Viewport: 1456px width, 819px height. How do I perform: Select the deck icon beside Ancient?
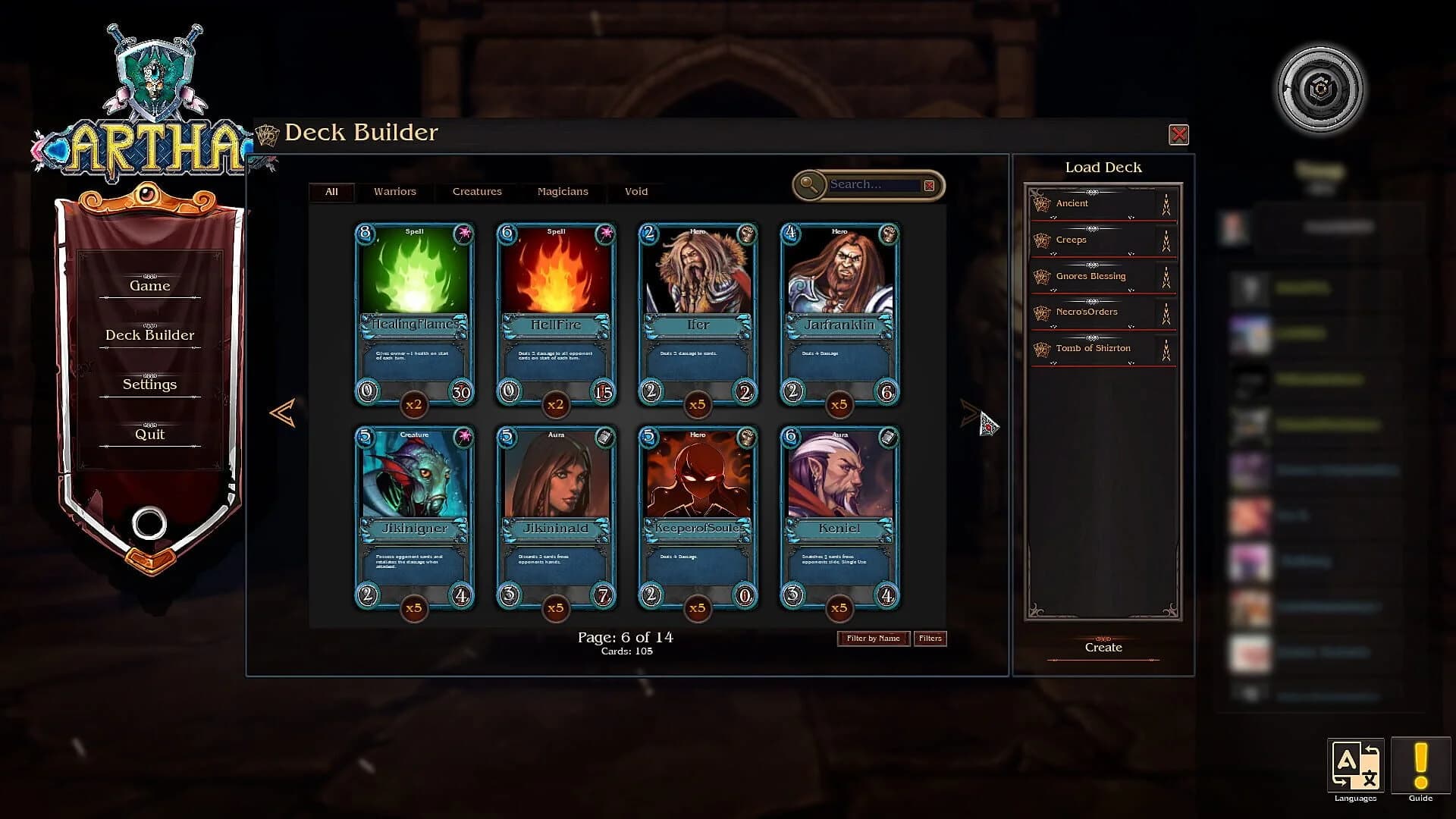[x=1040, y=203]
